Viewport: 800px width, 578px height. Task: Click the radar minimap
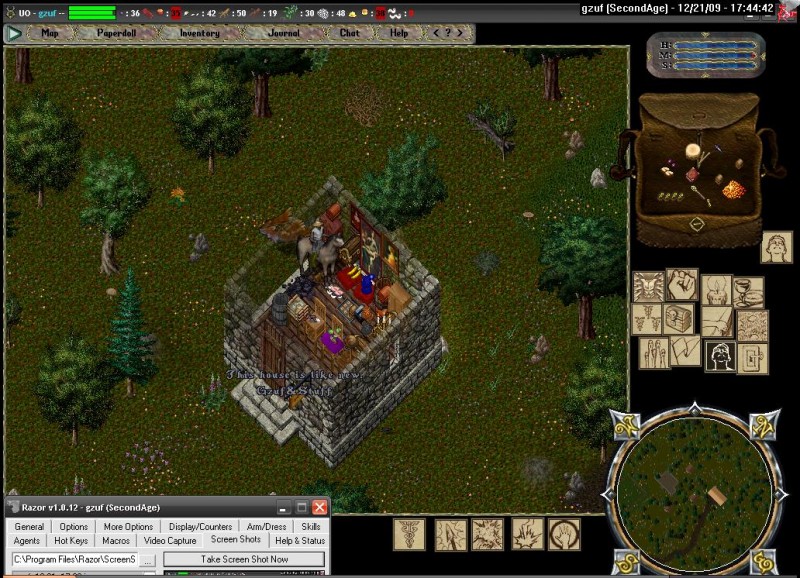694,488
